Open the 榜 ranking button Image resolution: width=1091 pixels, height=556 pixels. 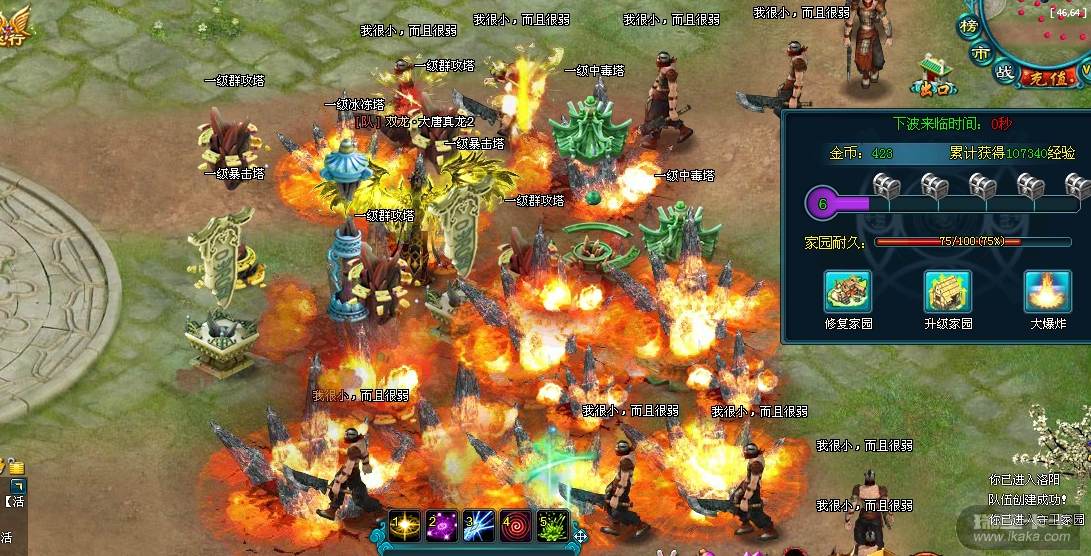pyautogui.click(x=968, y=25)
